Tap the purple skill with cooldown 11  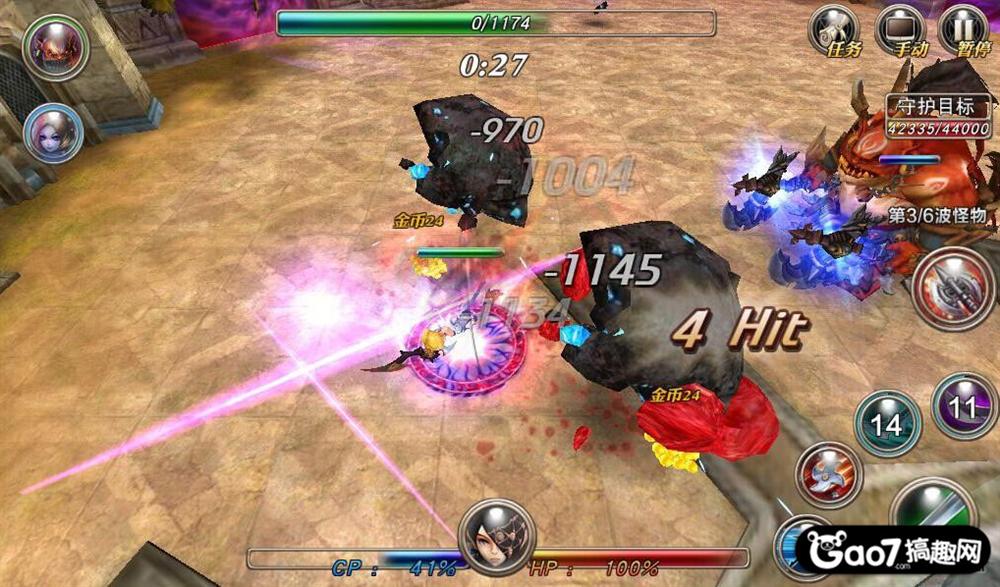pos(964,406)
